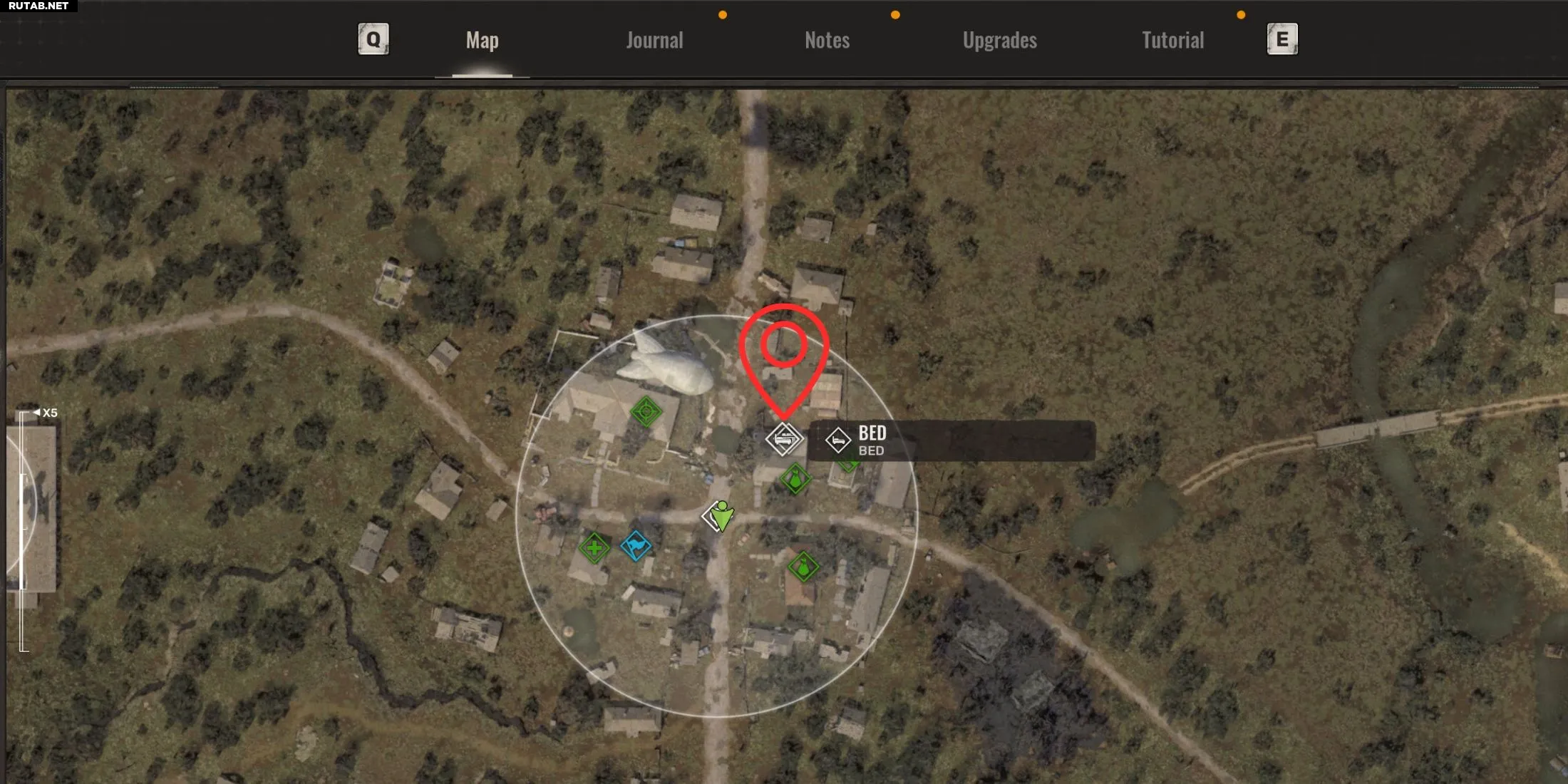
Task: Adjust the X5 map zoom slider
Action: 24,531
